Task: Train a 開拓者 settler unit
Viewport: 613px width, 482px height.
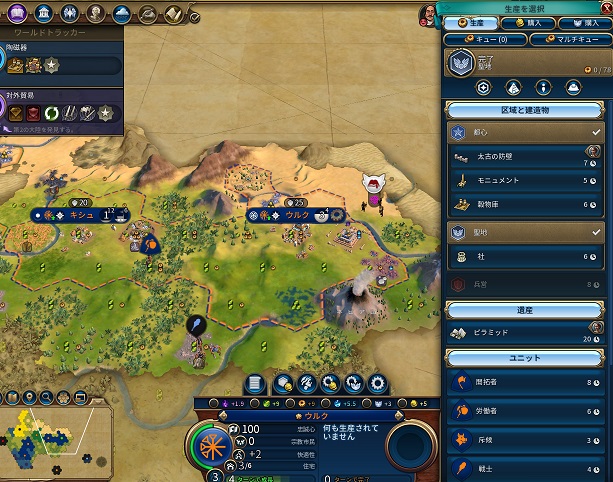Action: tap(519, 382)
